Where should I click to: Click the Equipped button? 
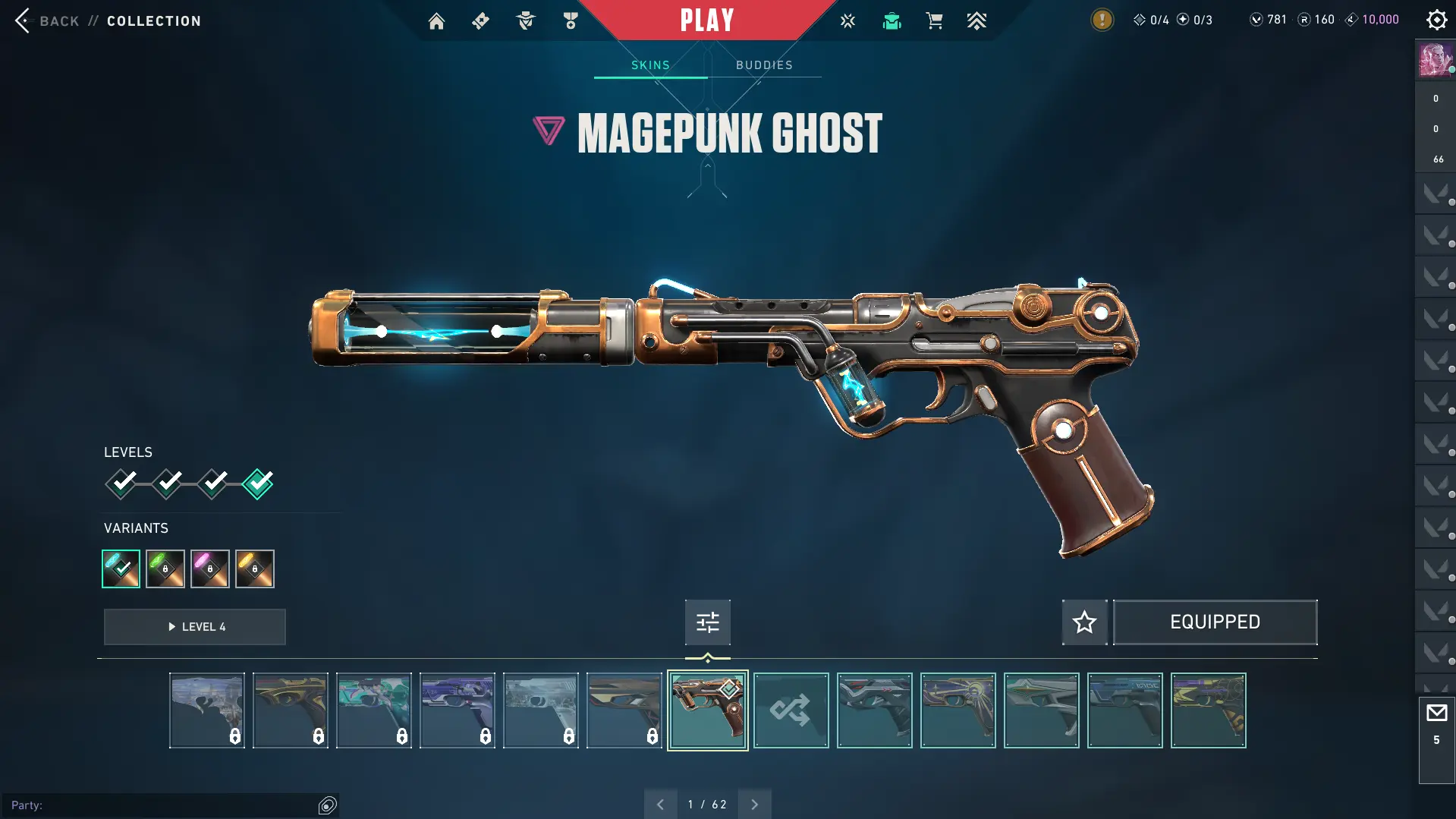tap(1215, 622)
